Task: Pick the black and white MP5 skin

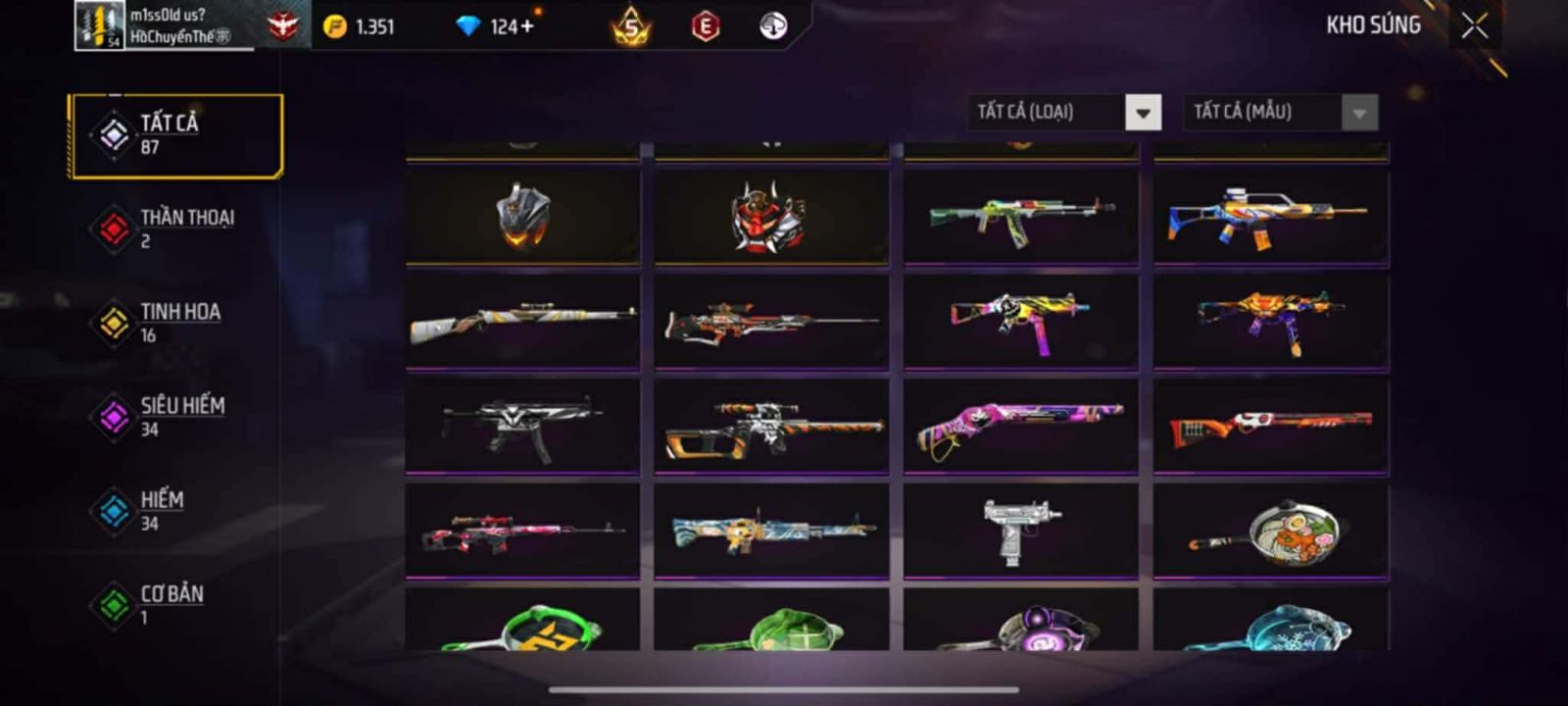Action: (x=522, y=427)
